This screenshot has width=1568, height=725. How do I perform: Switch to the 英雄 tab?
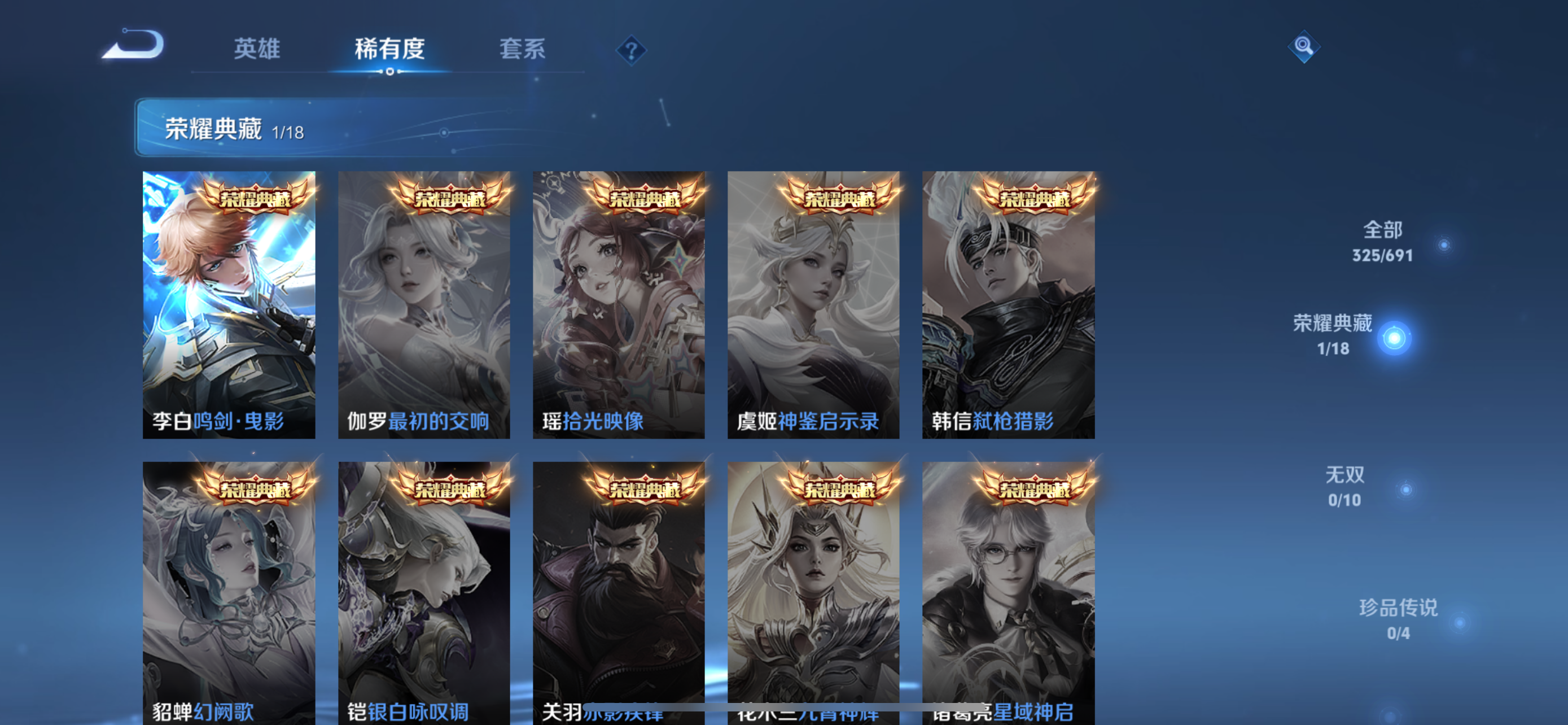coord(257,49)
